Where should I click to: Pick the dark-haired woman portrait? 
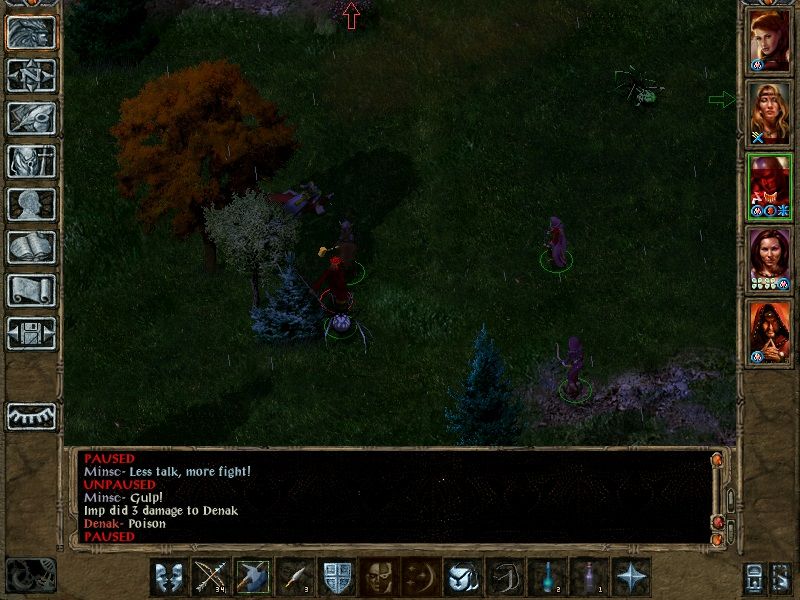tap(769, 259)
